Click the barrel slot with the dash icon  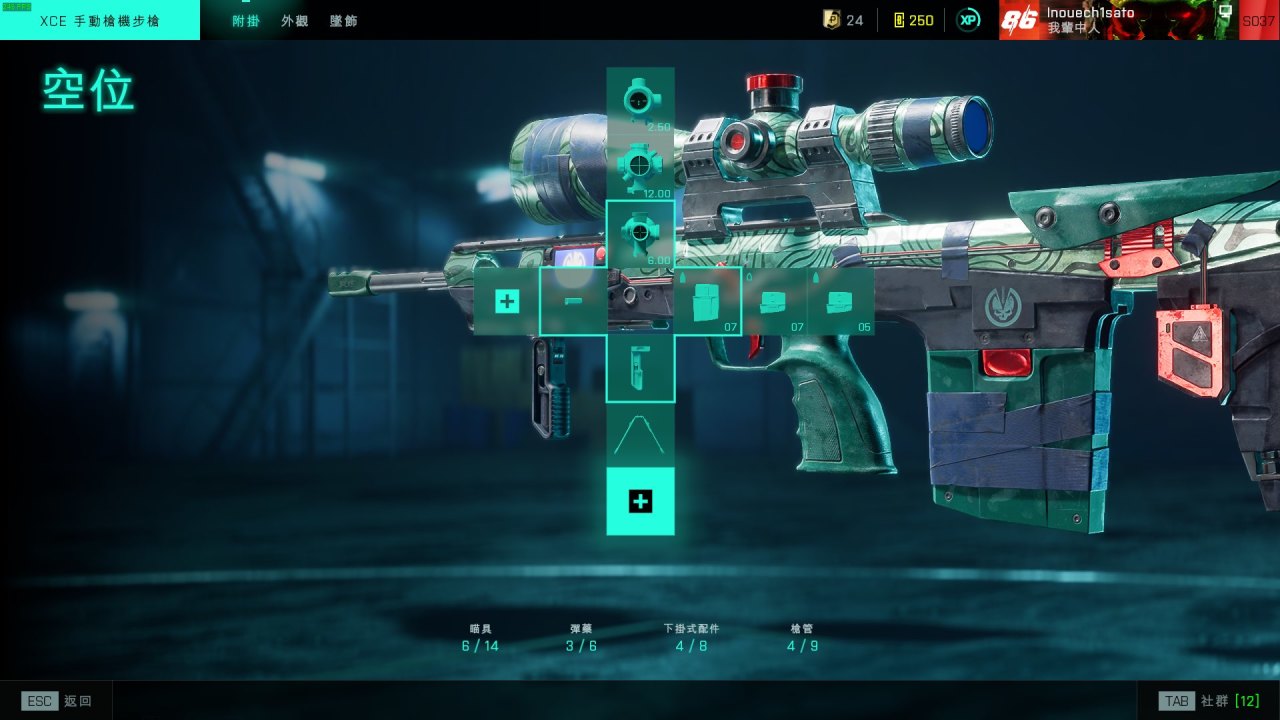[x=573, y=301]
